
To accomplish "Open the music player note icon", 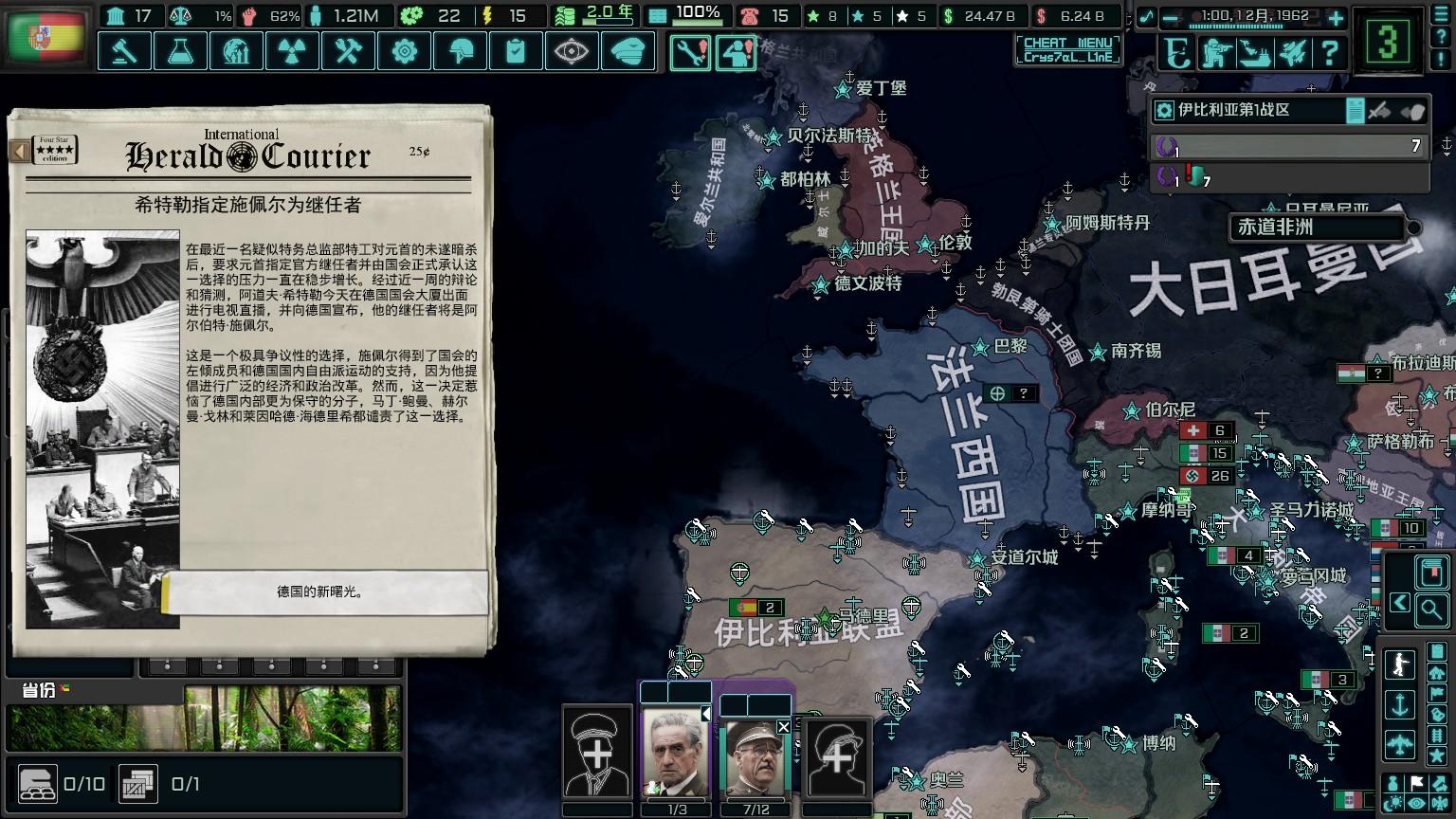I will 1148,17.
